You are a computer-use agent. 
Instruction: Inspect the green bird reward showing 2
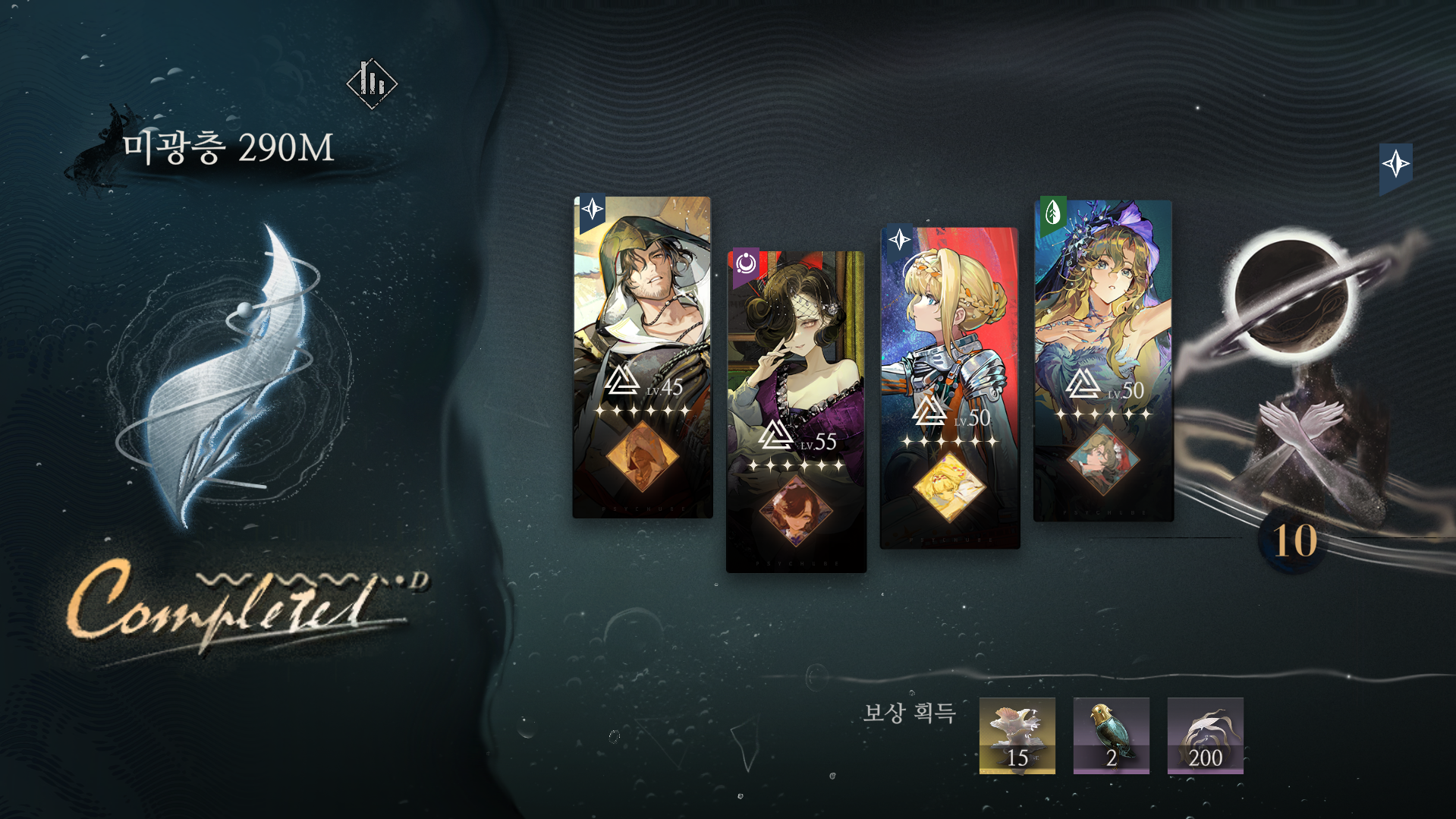point(1111,736)
